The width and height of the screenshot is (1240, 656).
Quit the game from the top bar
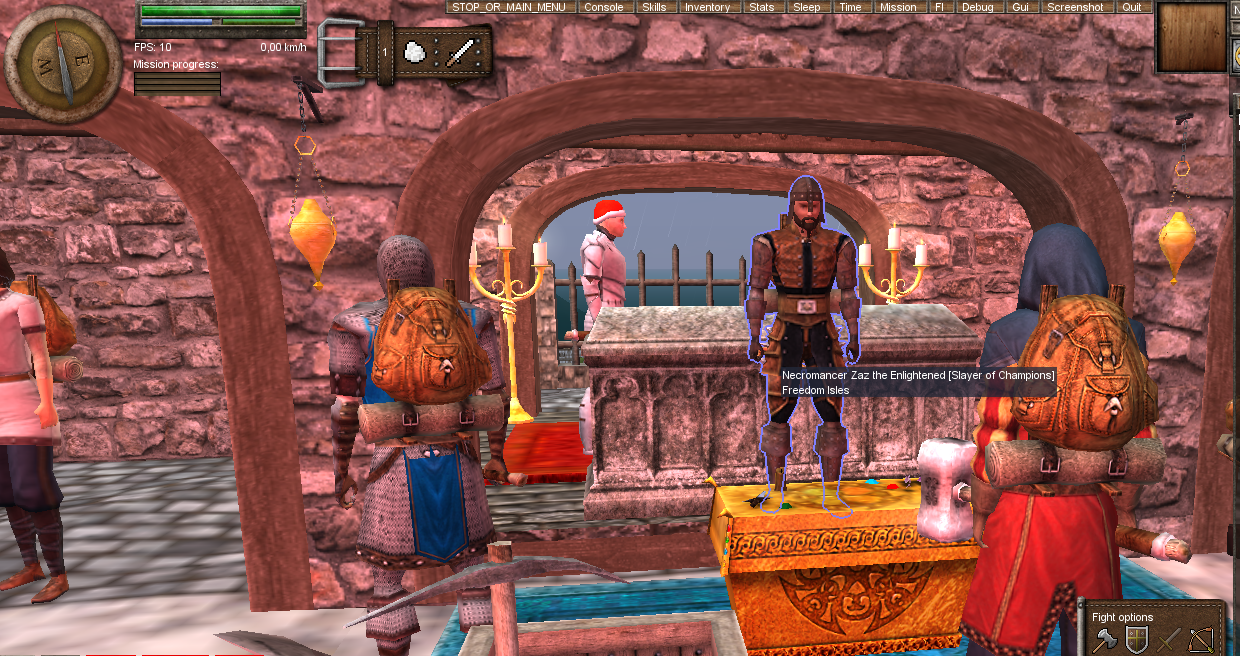coord(1131,7)
